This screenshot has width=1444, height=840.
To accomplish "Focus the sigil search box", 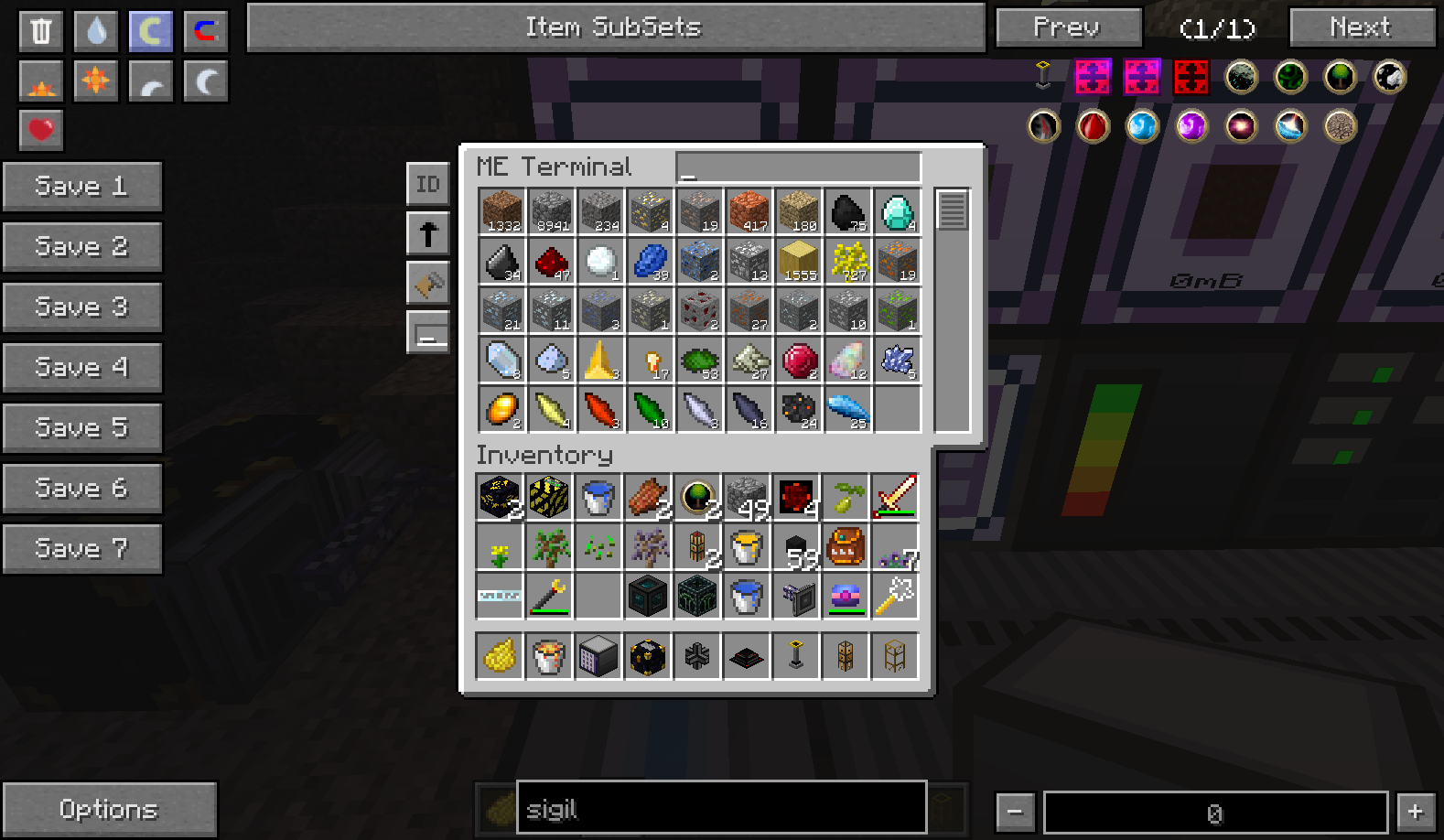I will 721,809.
